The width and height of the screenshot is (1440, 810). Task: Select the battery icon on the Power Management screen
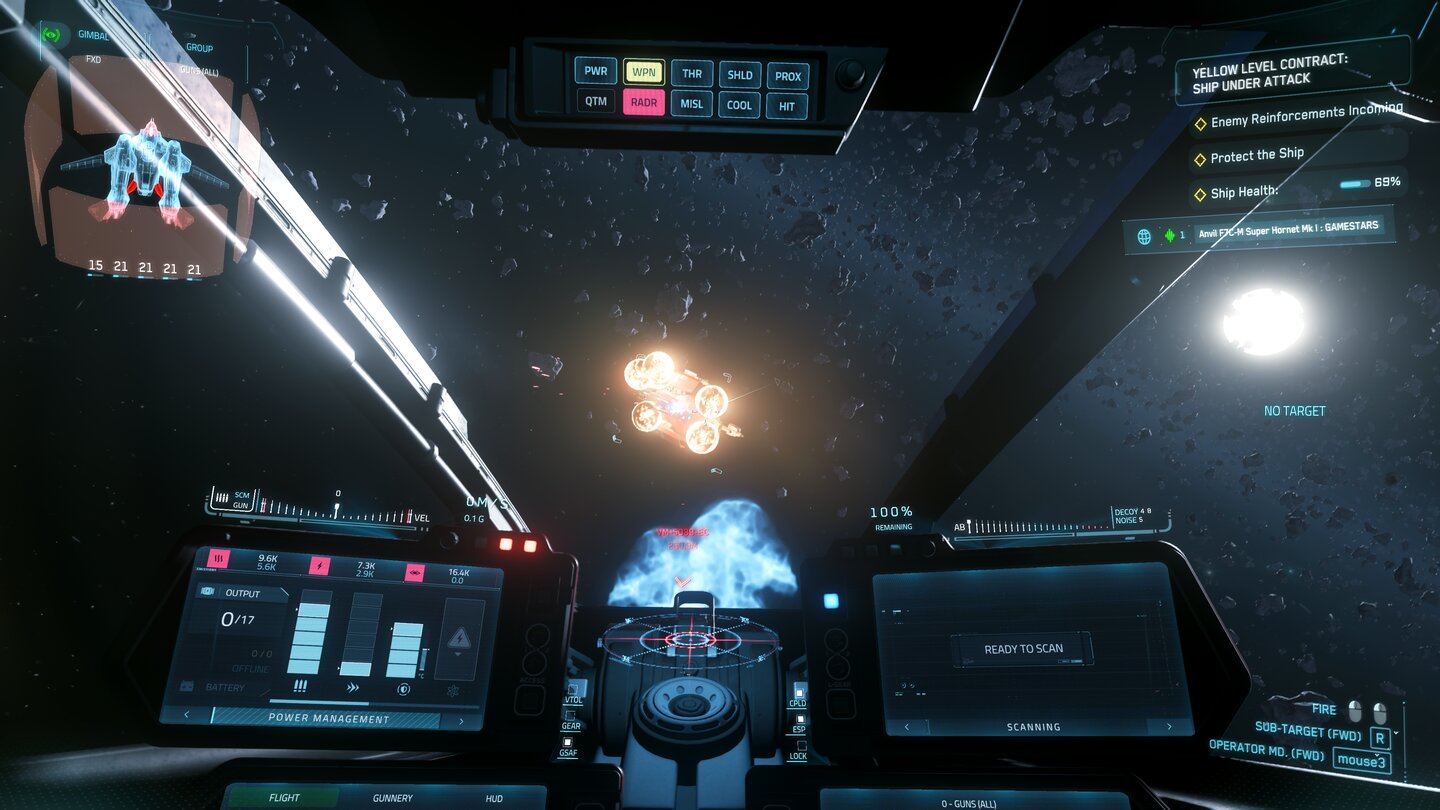(x=187, y=686)
